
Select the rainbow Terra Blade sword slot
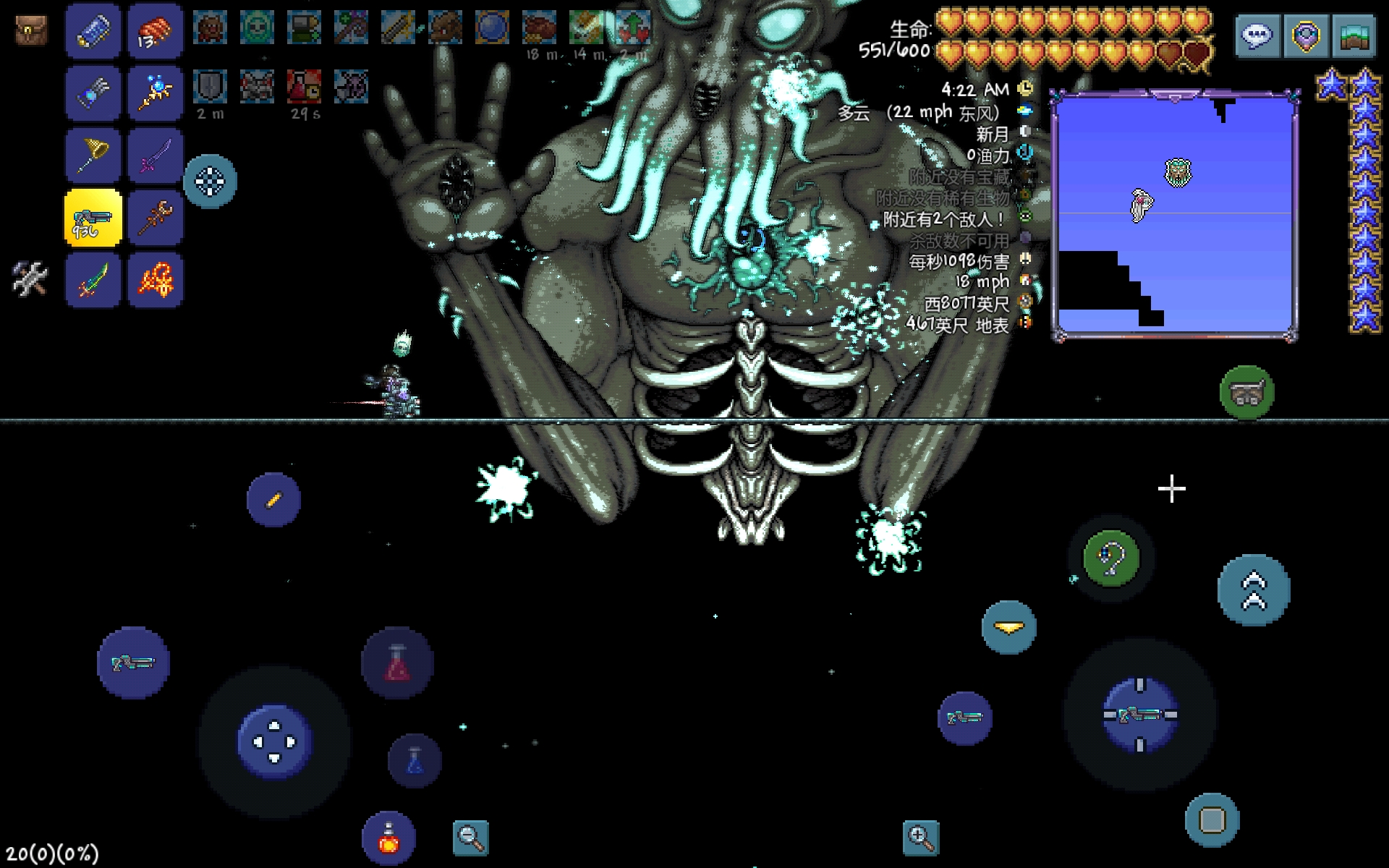coord(93,280)
